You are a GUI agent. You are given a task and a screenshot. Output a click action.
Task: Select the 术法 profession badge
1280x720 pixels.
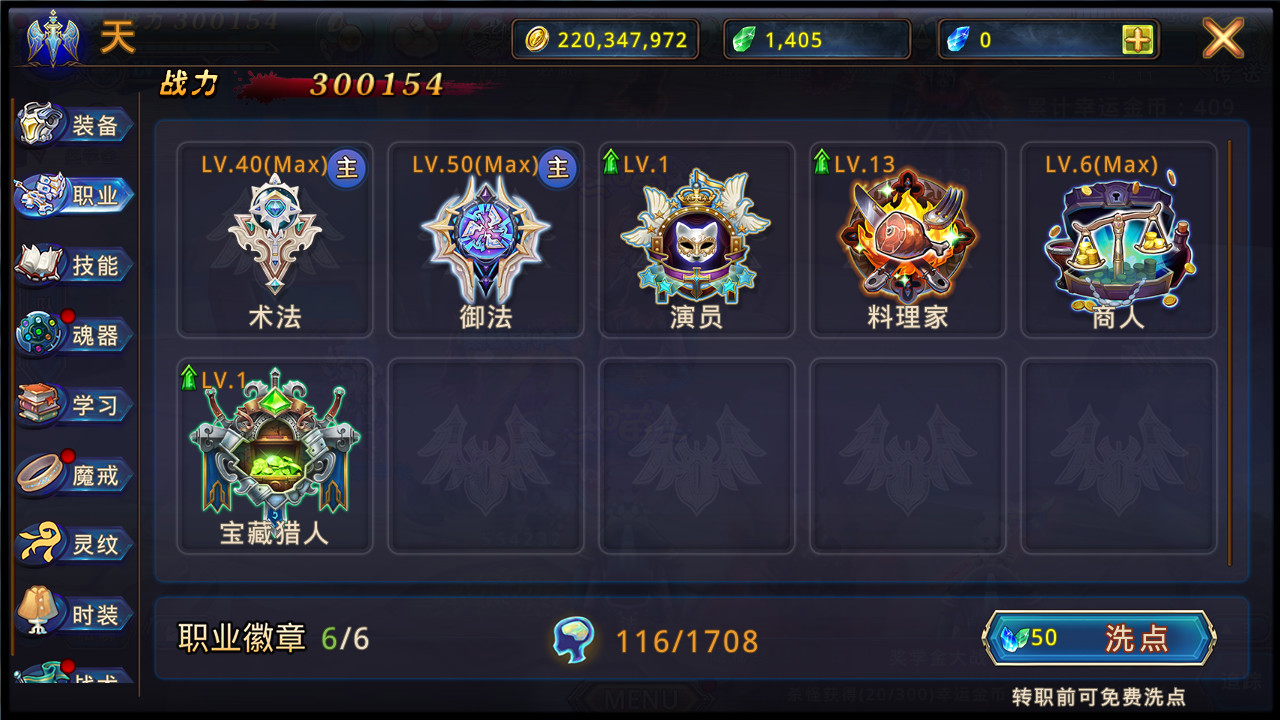click(x=274, y=240)
